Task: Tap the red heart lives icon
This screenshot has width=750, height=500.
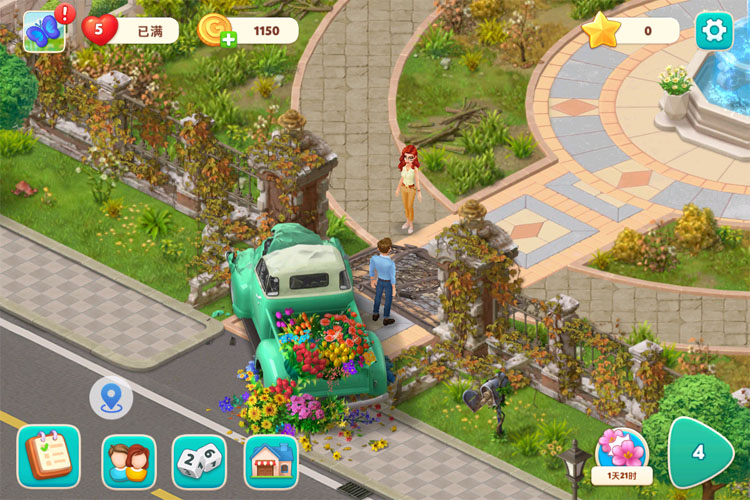Action: (99, 31)
